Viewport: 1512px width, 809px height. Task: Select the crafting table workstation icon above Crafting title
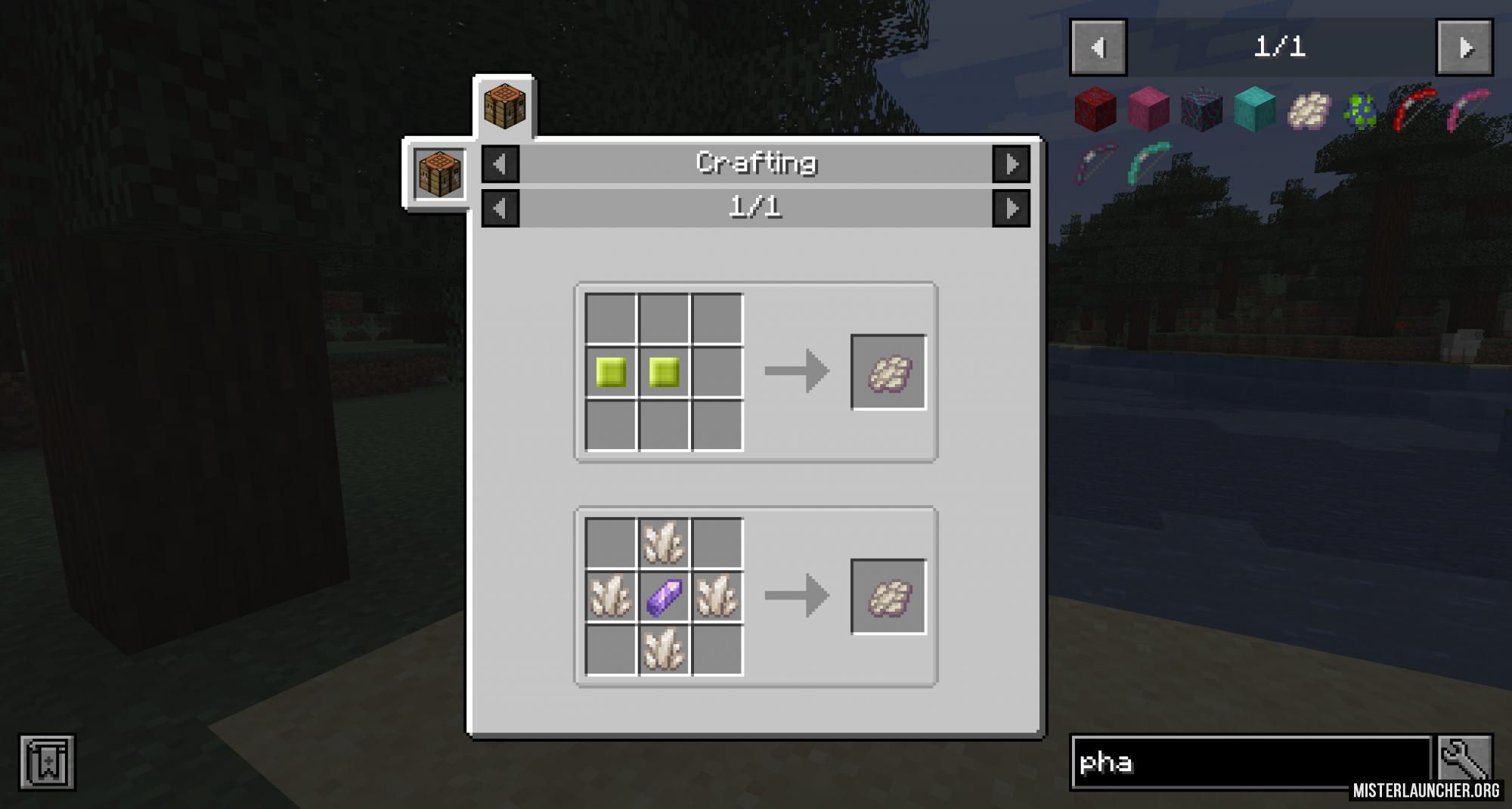pyautogui.click(x=504, y=106)
